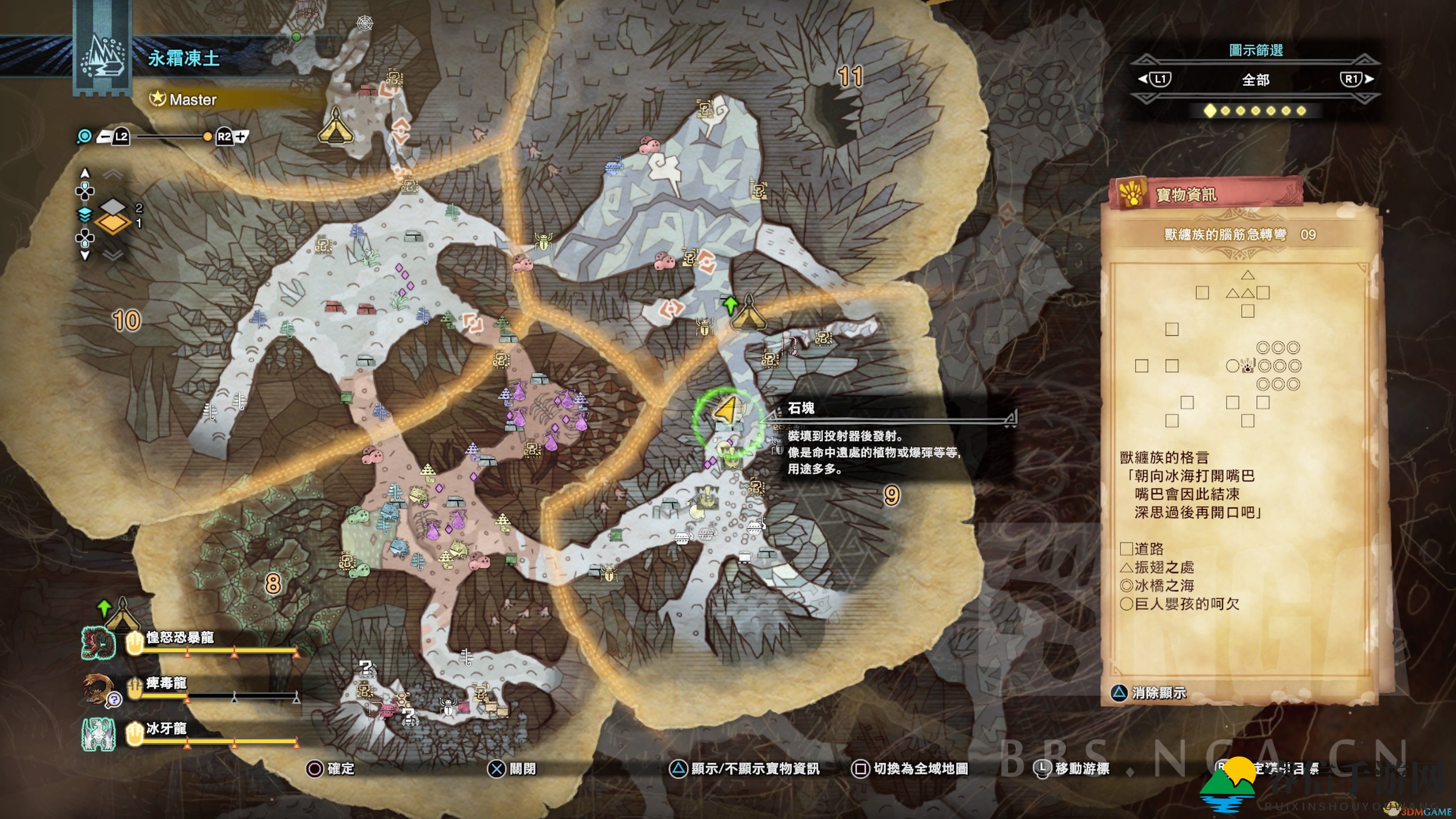Choose the 冰牙龍 monster entry
The height and width of the screenshot is (819, 1456).
[166, 728]
